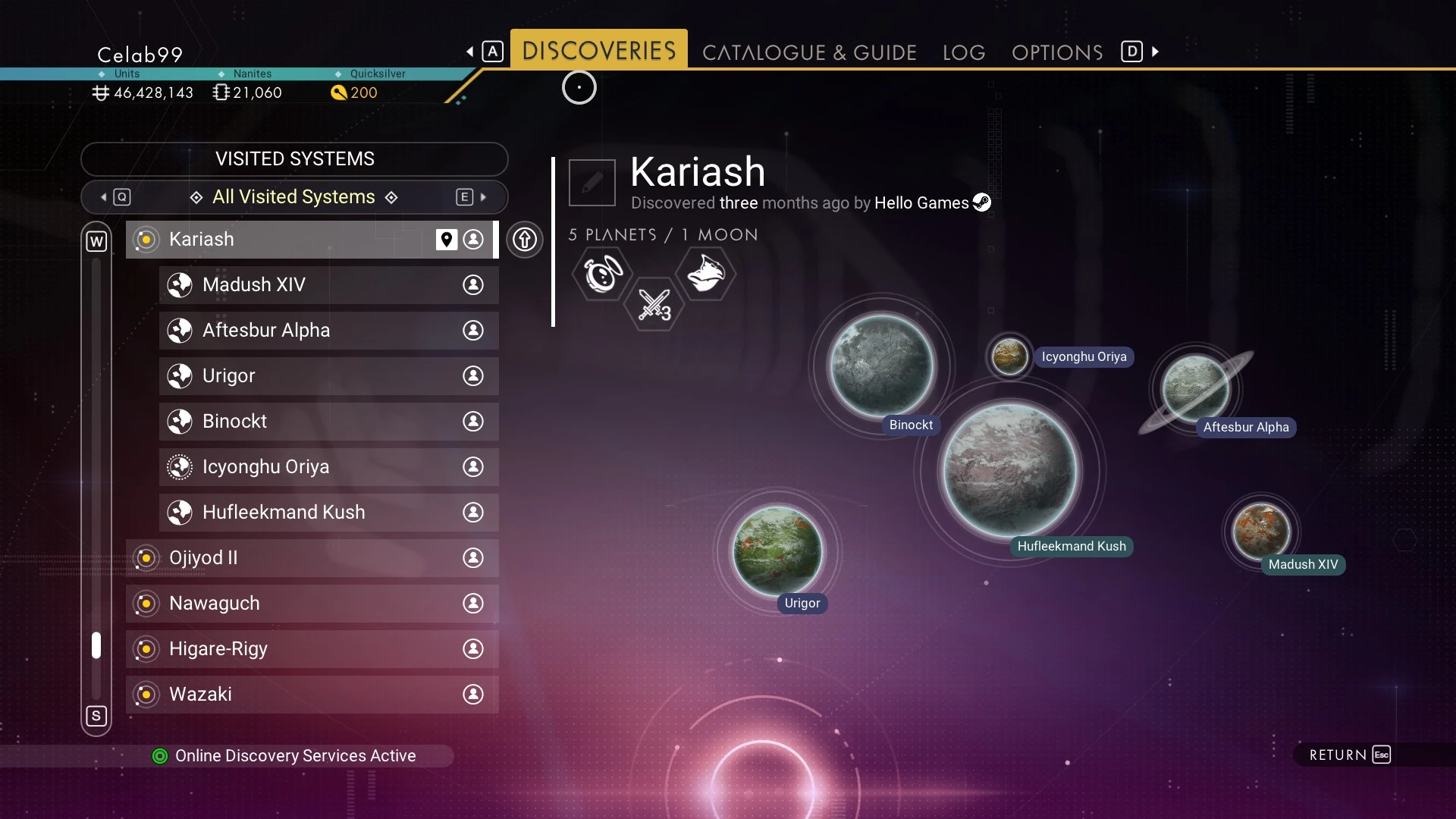This screenshot has width=1456, height=819.
Task: Click the upload discovery arrow button
Action: tap(525, 240)
